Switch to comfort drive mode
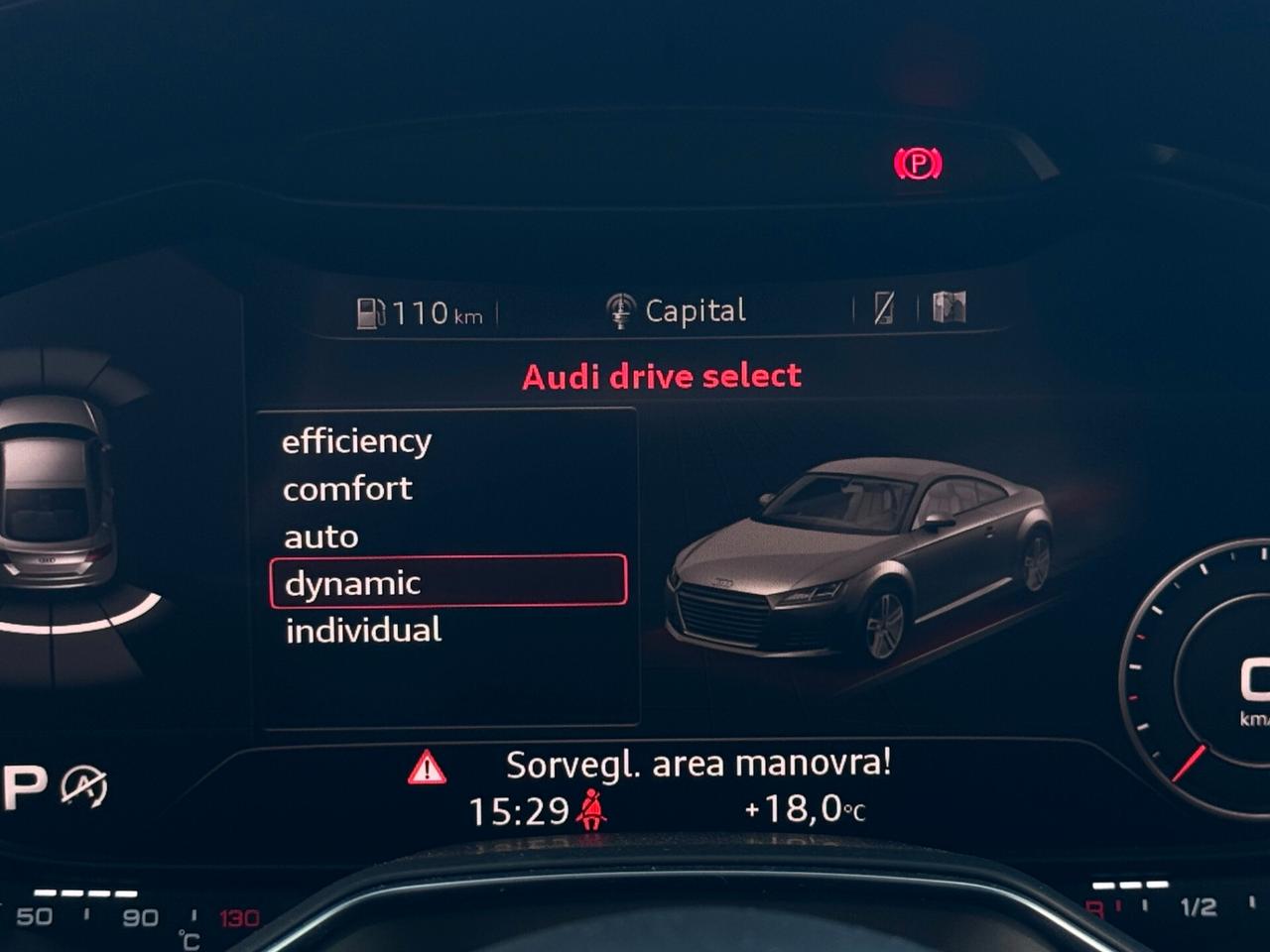 (x=346, y=487)
